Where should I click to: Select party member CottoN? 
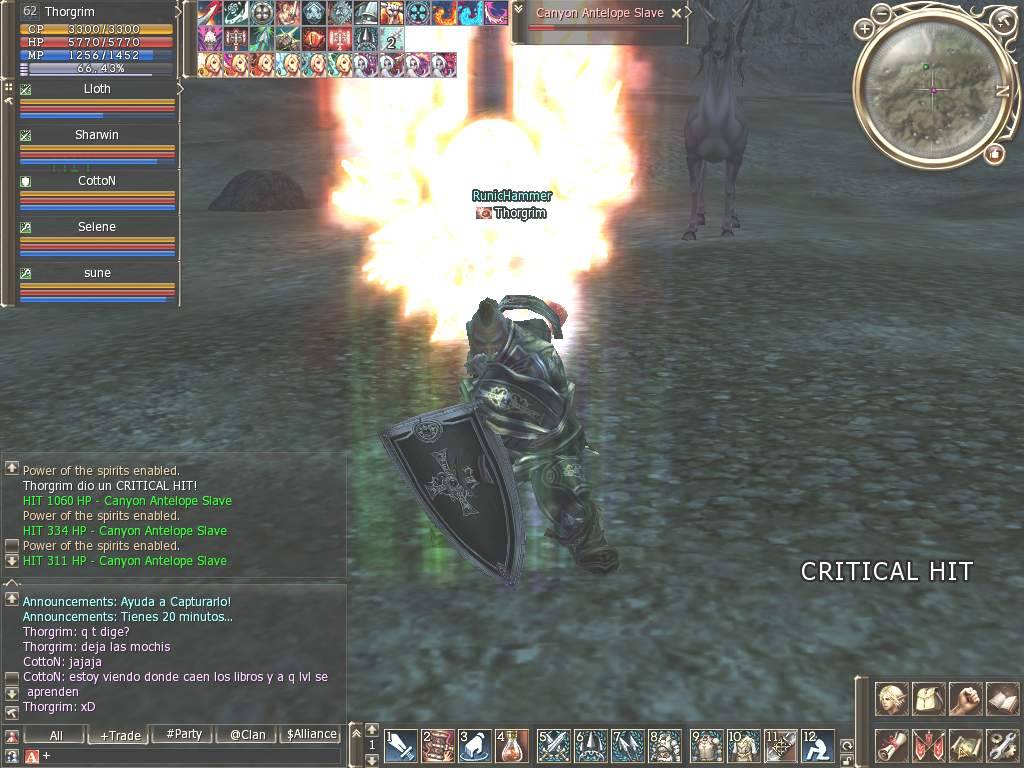pos(97,181)
